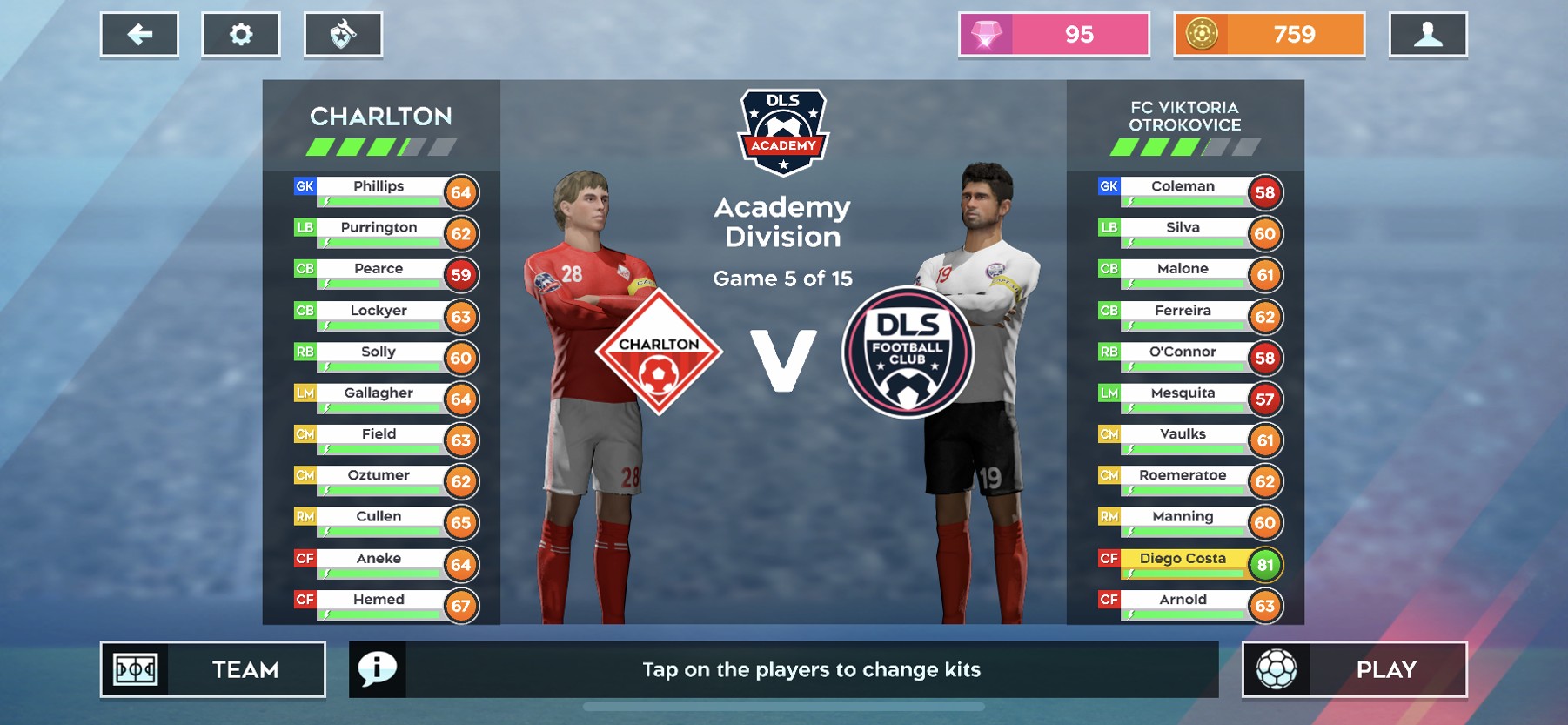Tap the DLS Football Club badge
Image resolution: width=1568 pixels, height=725 pixels.
(908, 352)
